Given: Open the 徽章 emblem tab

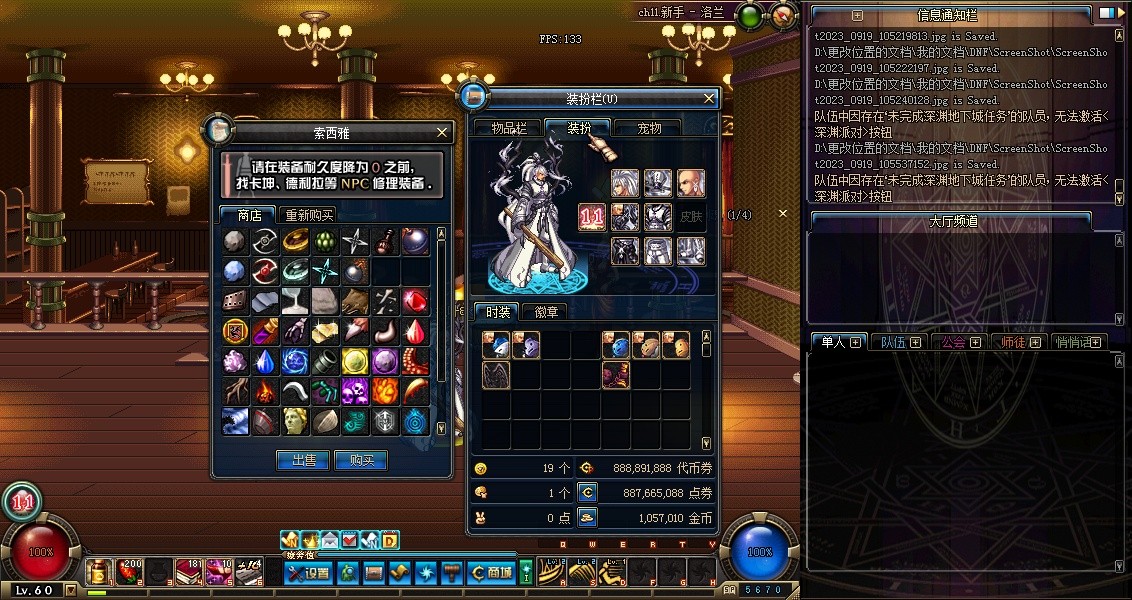Looking at the screenshot, I should [547, 312].
